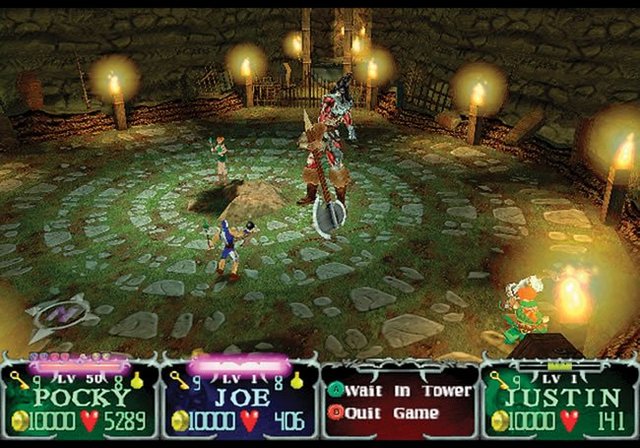
Task: Click Joe's key inventory icon
Action: point(178,380)
